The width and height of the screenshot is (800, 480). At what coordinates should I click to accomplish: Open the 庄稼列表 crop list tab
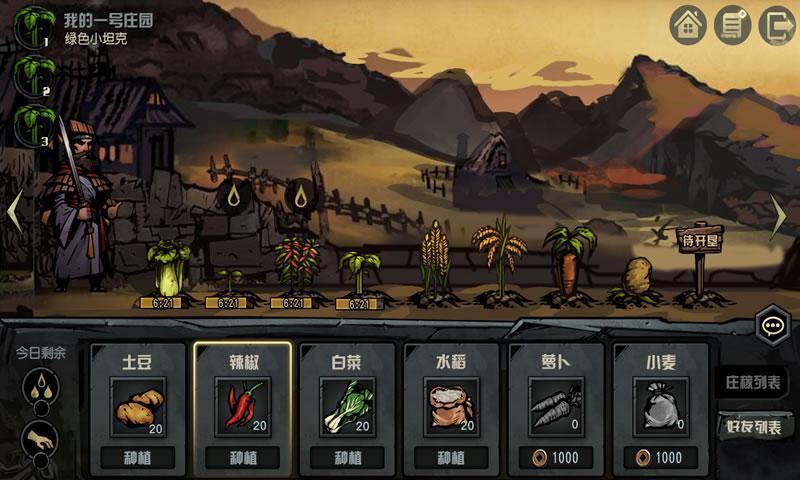(753, 381)
